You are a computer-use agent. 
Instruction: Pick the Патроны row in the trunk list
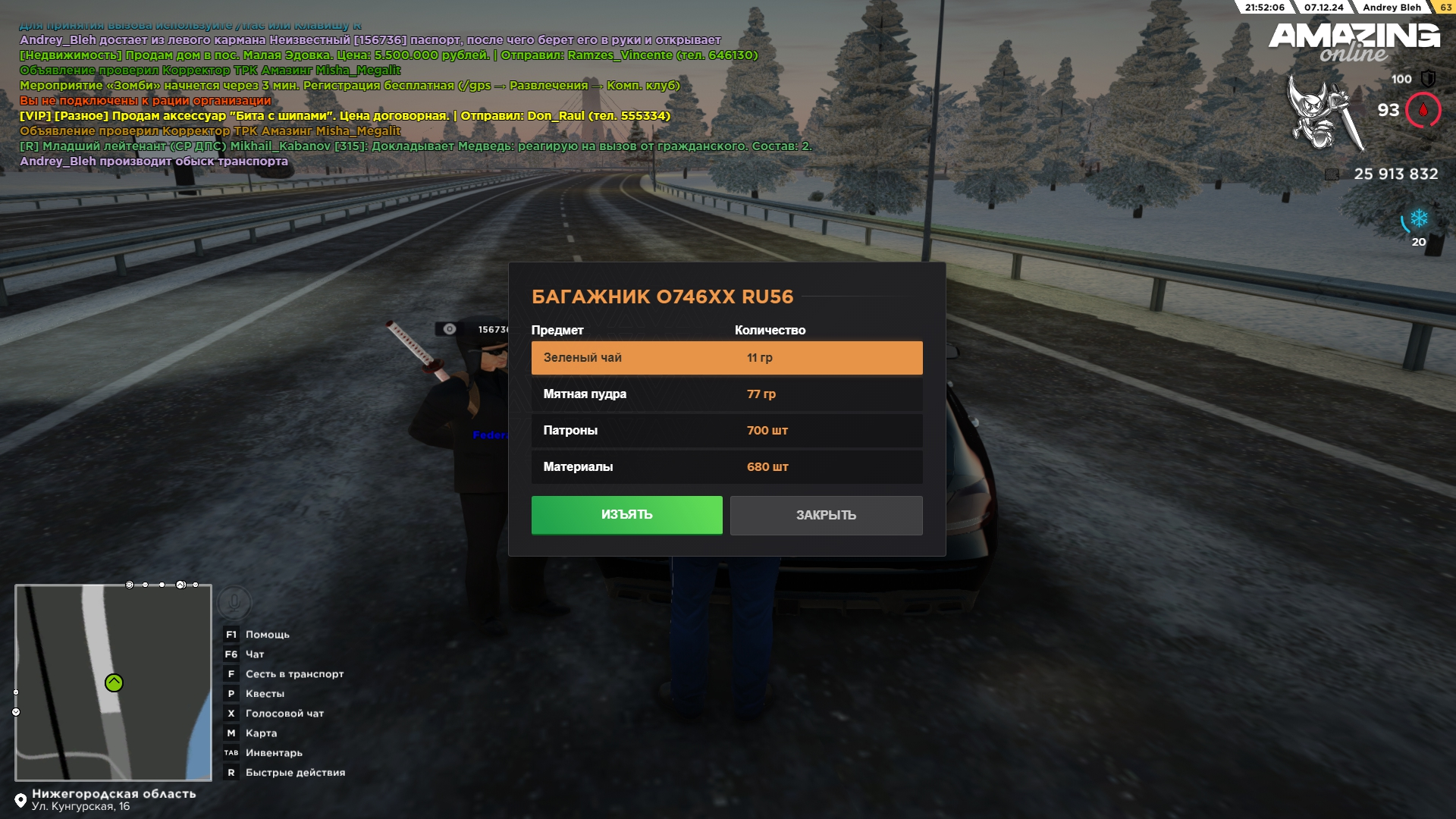726,431
